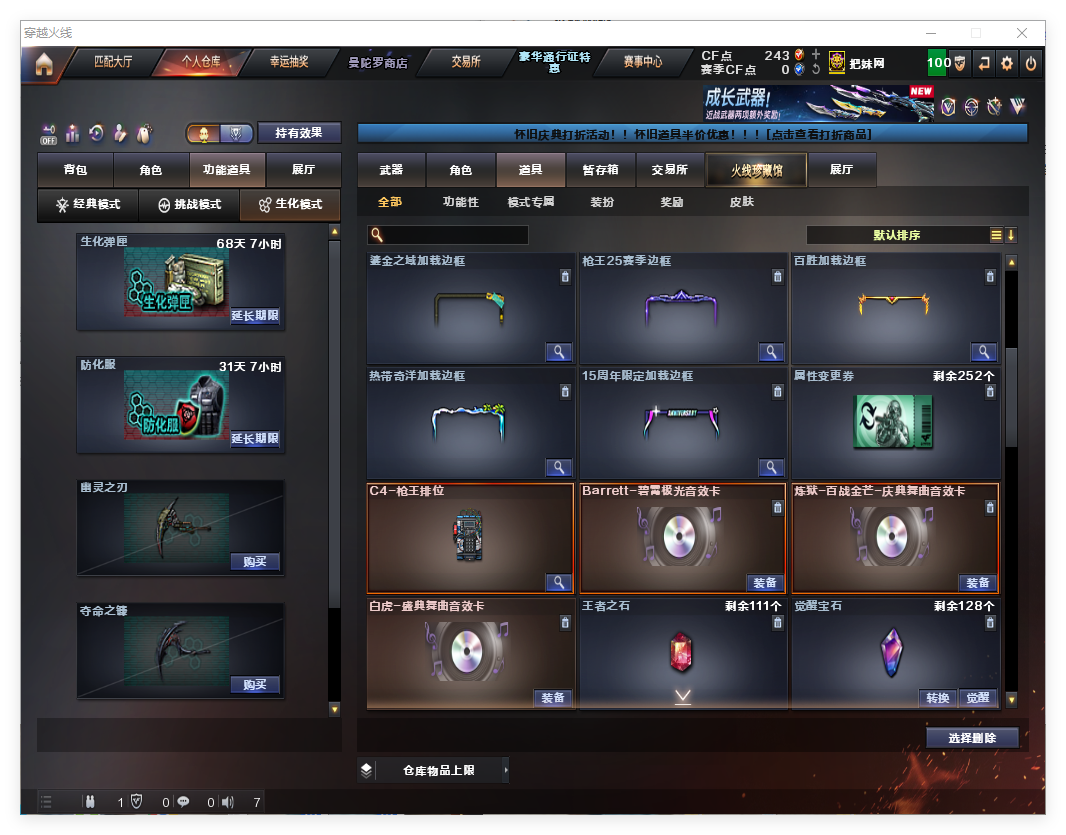
Task: Switch to the 背包 backpack tab
Action: coord(75,170)
